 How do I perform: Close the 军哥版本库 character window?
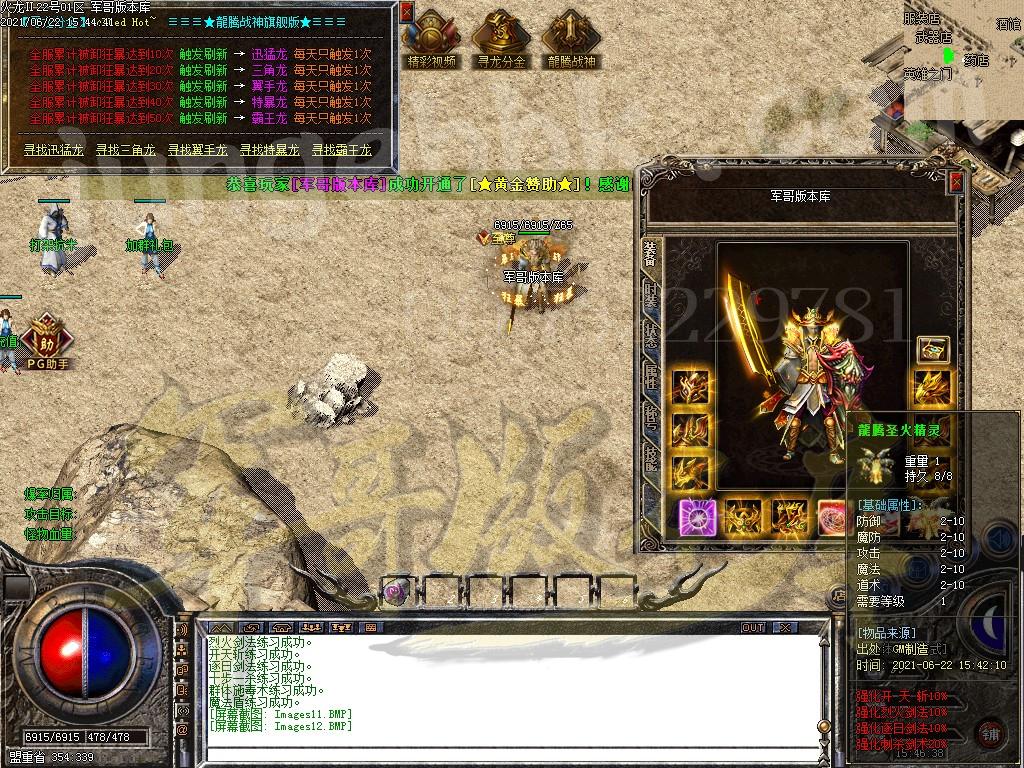[x=956, y=182]
